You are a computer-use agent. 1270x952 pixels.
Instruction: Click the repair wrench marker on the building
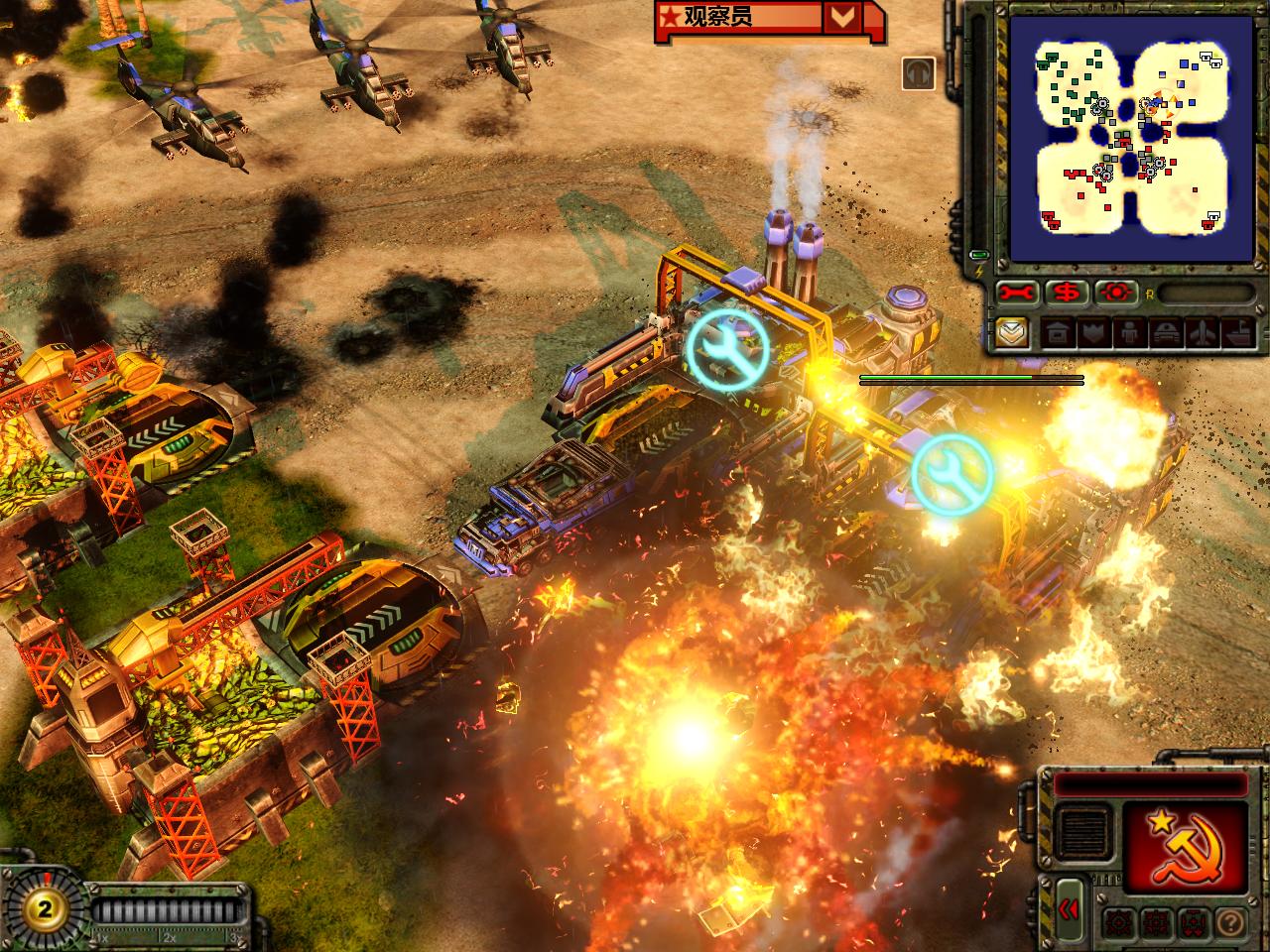click(727, 346)
